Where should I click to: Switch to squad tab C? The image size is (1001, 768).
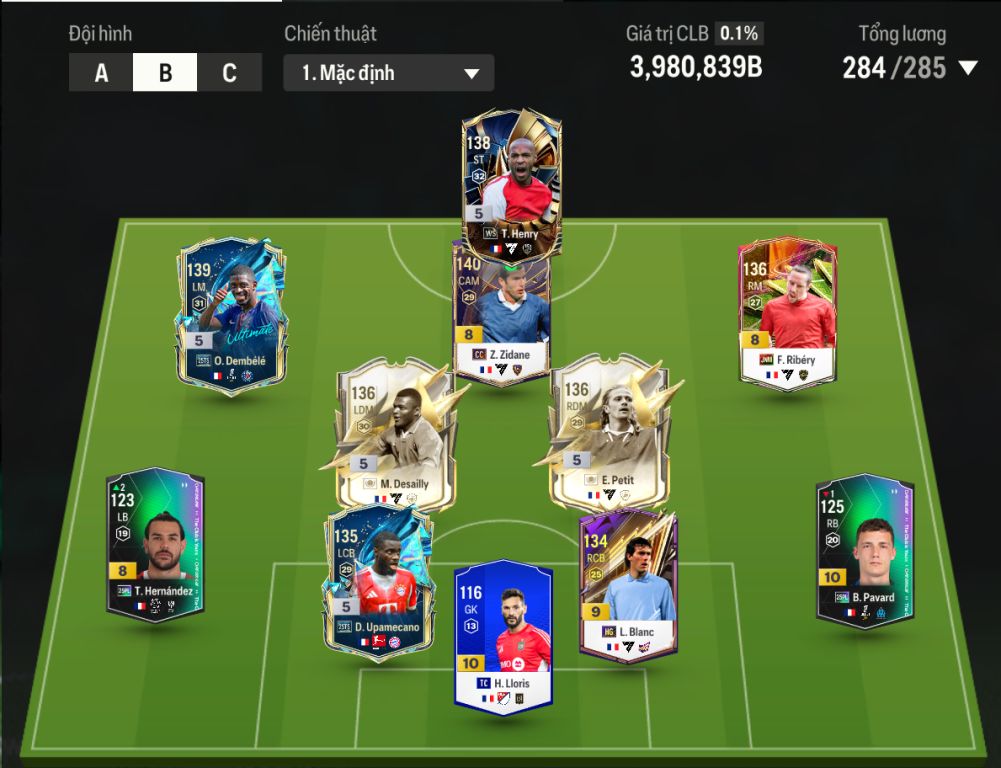click(229, 73)
